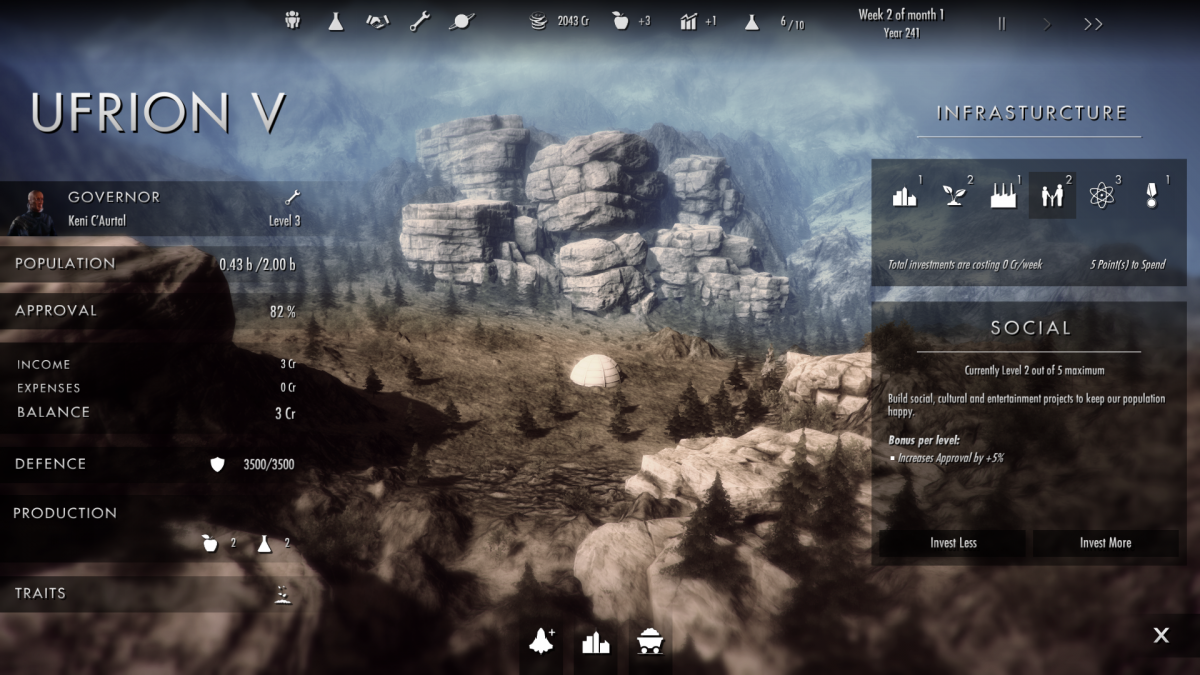1200x675 pixels.
Task: Fast forward time with the double arrow
Action: [1093, 24]
